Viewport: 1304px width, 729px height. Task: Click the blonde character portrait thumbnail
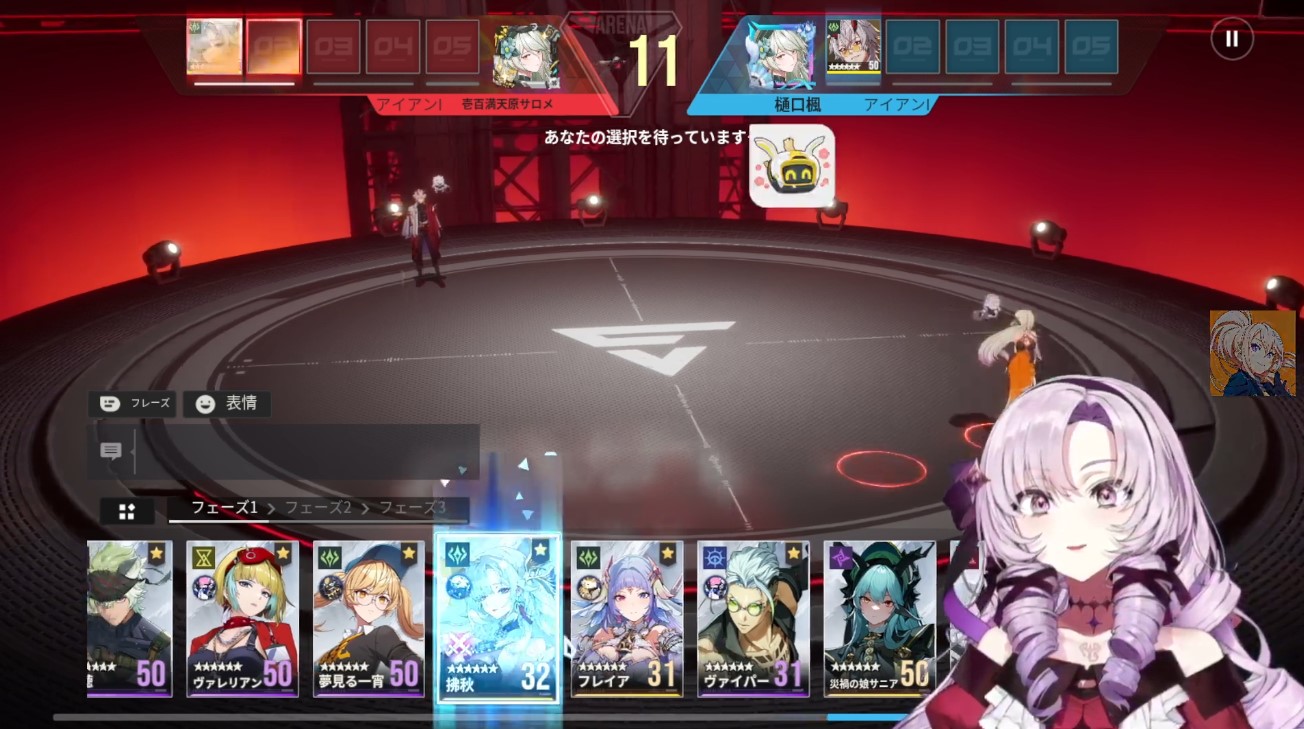point(1252,353)
